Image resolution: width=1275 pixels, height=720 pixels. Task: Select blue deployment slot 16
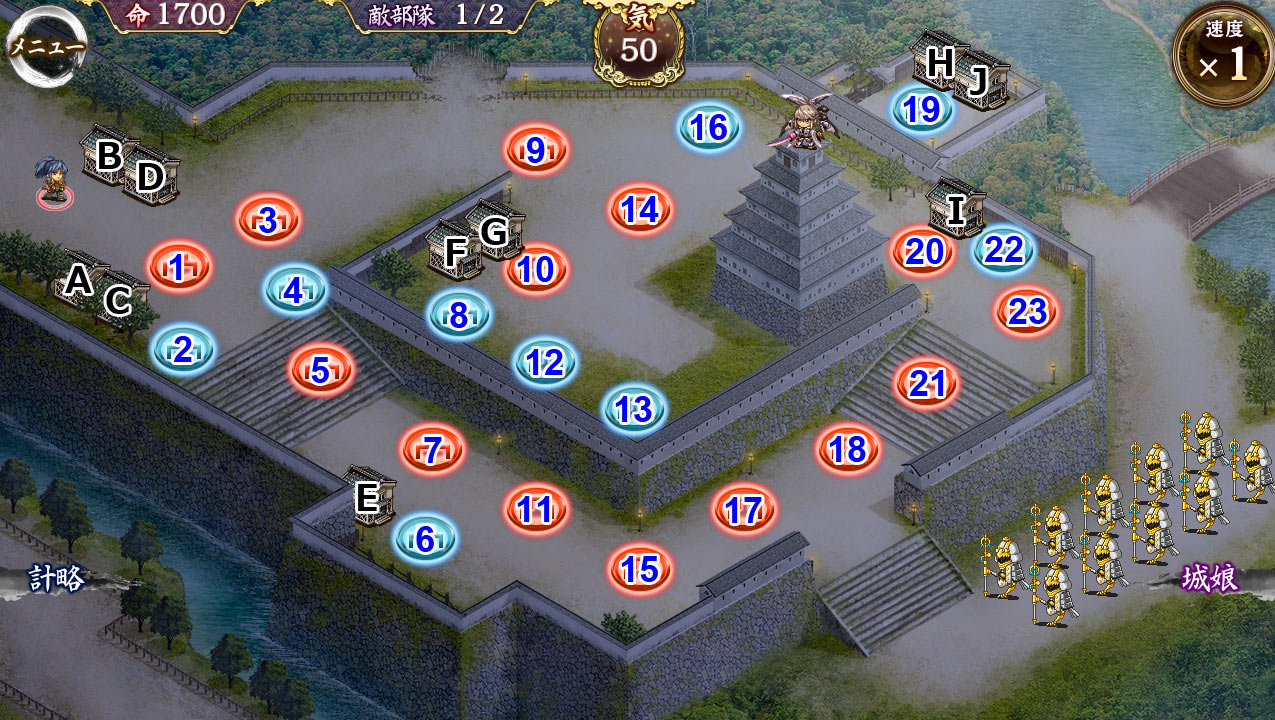point(709,127)
